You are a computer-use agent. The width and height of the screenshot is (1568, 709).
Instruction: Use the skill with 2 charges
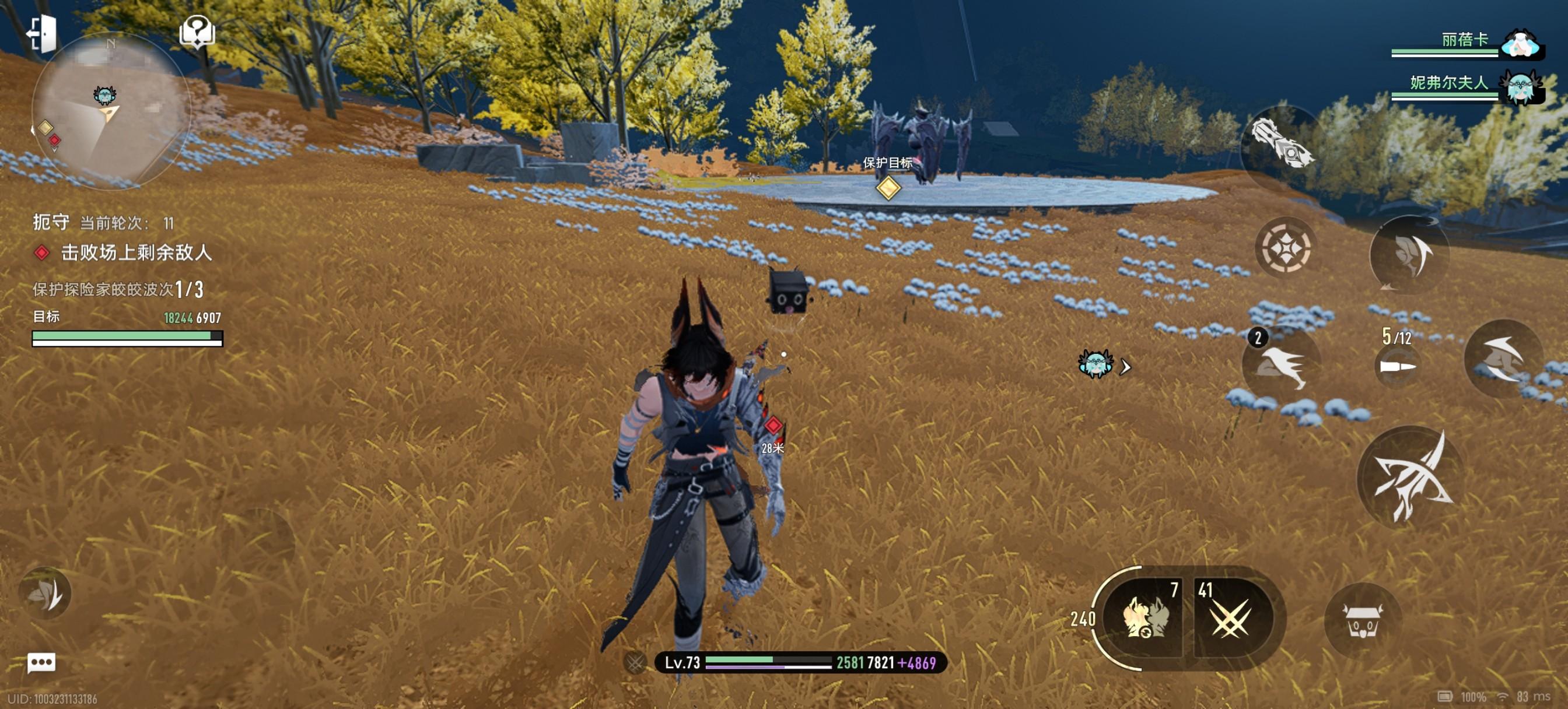(x=1282, y=364)
